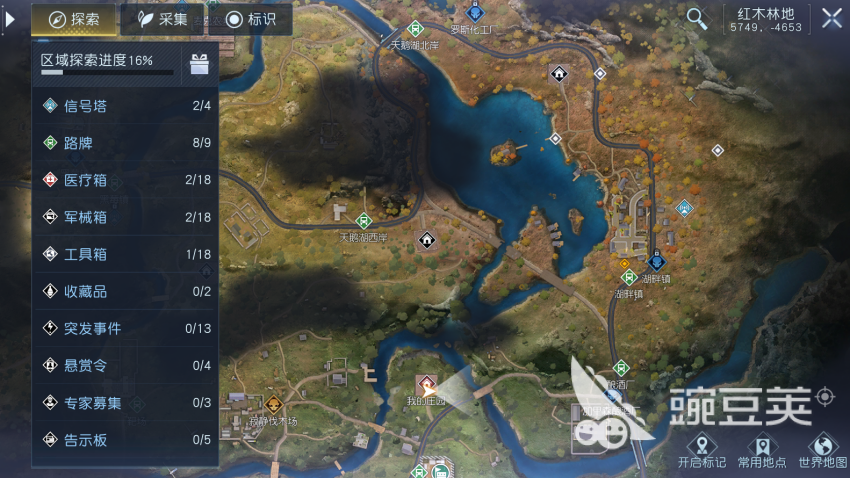Choose the 告示板 list entry
The height and width of the screenshot is (478, 850).
point(125,439)
